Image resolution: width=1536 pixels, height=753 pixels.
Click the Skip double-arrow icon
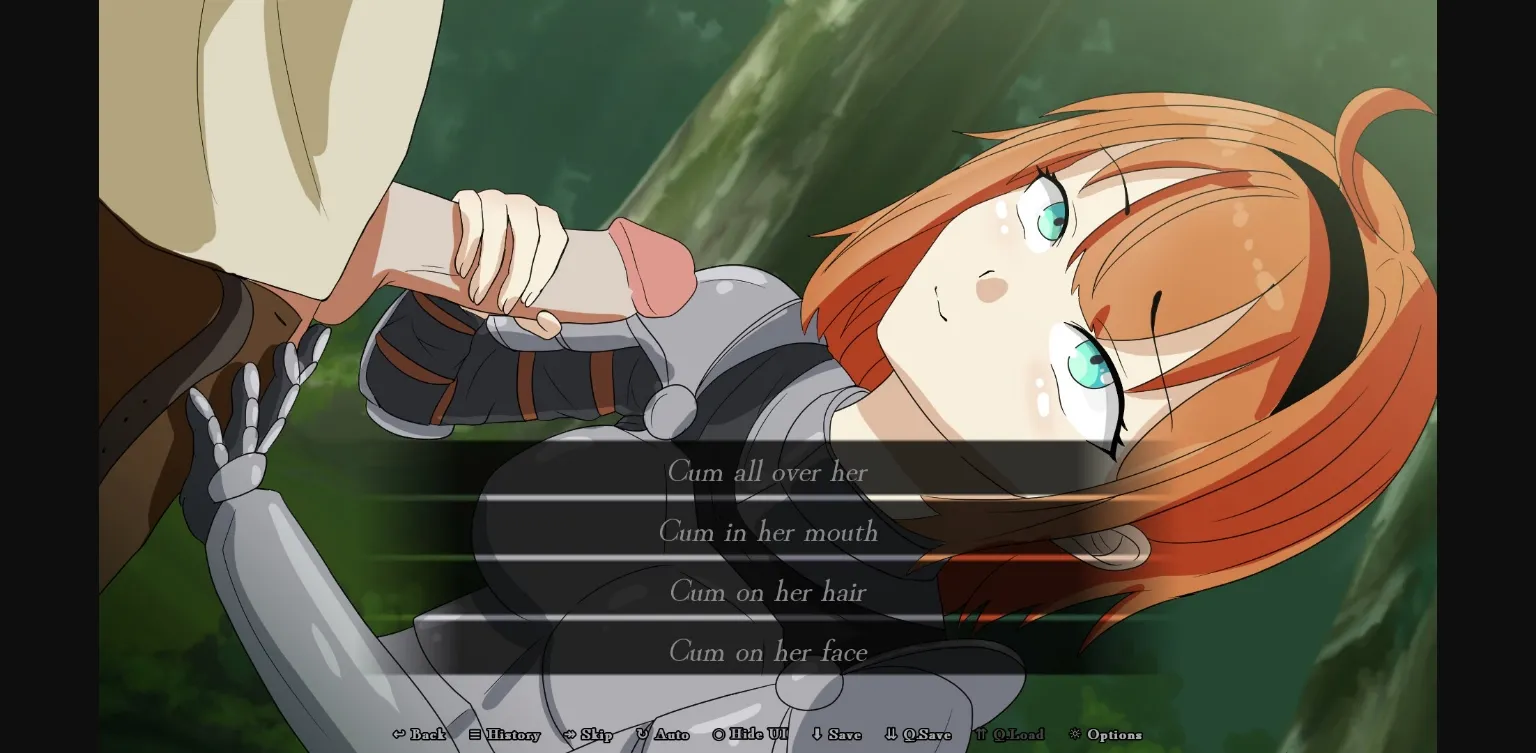click(x=569, y=734)
